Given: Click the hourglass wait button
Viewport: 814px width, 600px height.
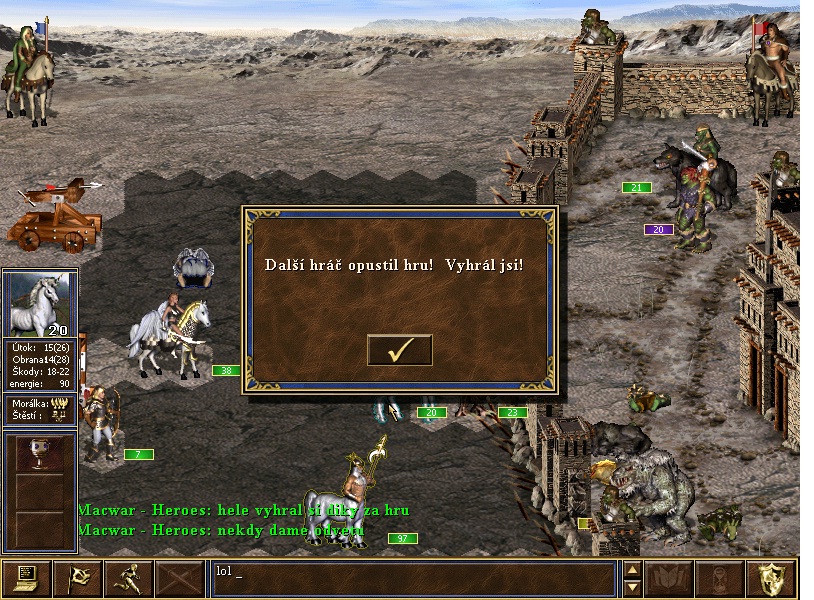Looking at the screenshot, I should click(720, 578).
